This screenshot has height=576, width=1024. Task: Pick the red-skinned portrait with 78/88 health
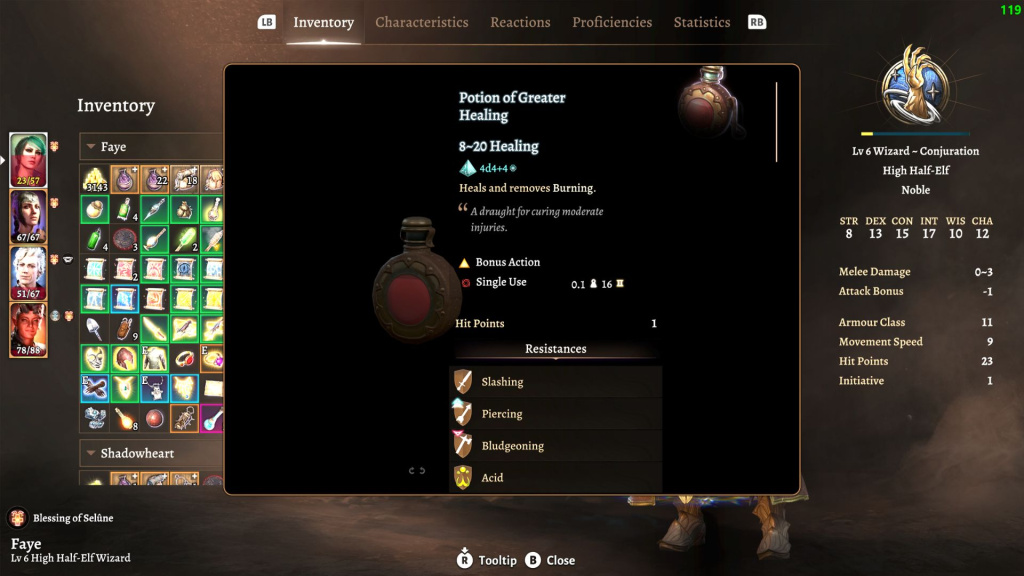pyautogui.click(x=28, y=330)
